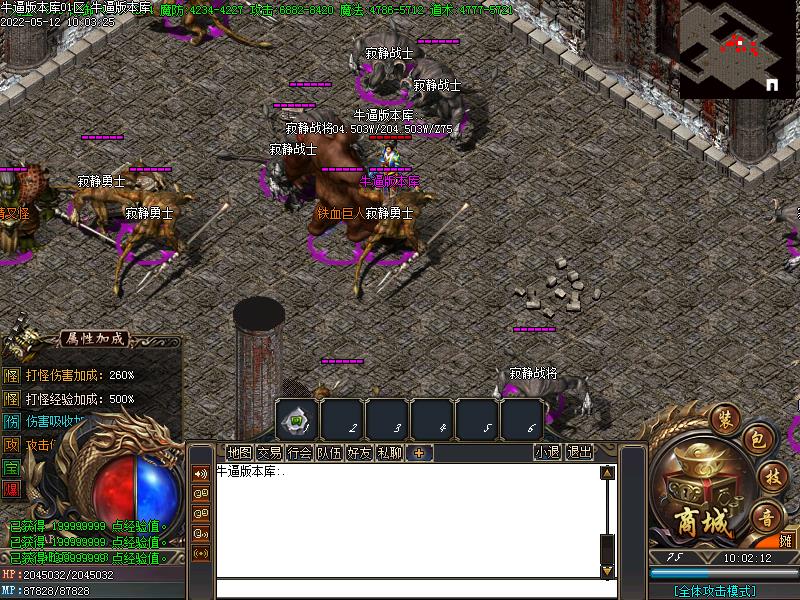This screenshot has width=800, height=600.
Task: Open the 地图 map tab
Action: tap(239, 452)
